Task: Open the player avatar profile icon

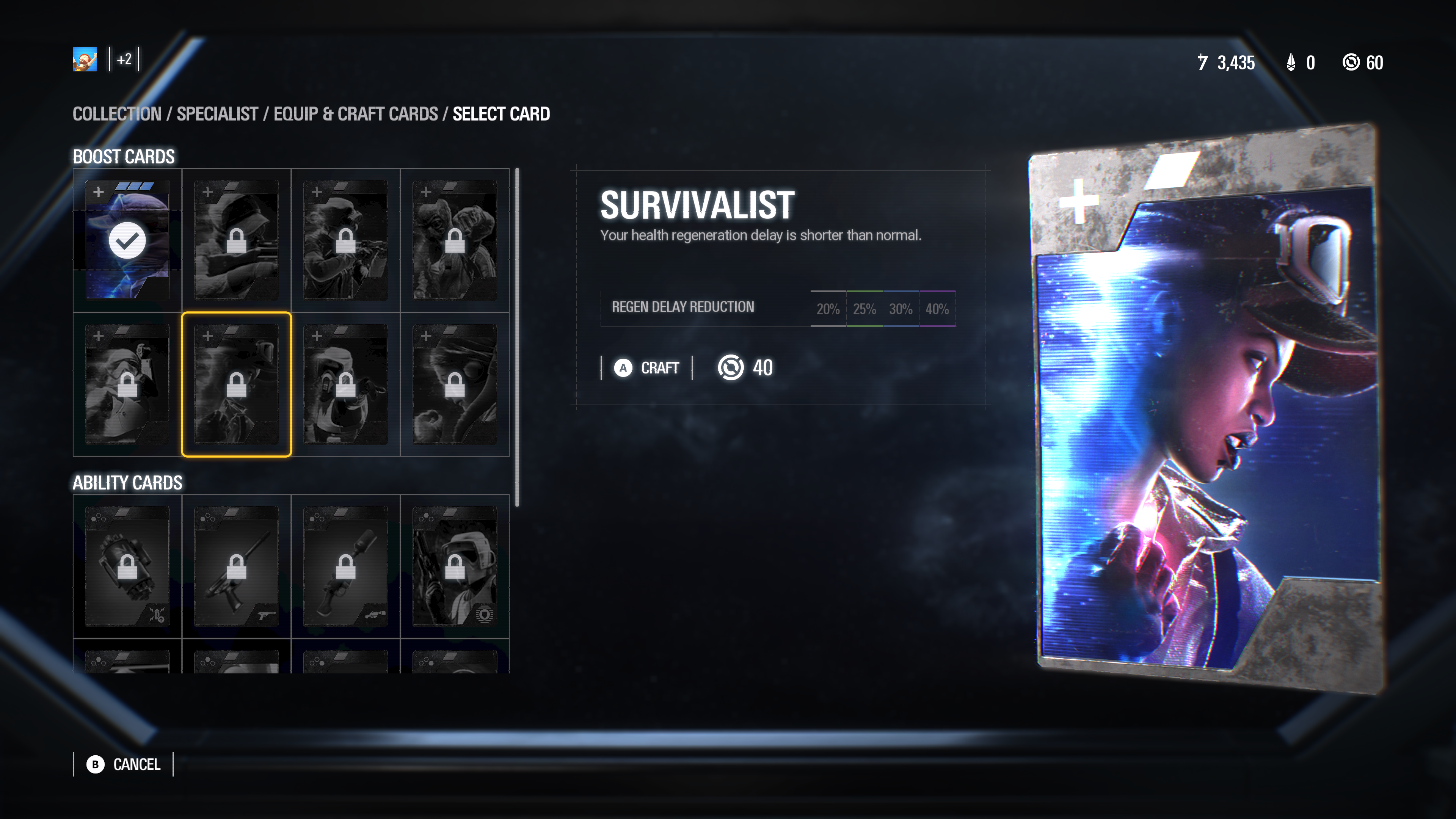Action: tap(85, 60)
